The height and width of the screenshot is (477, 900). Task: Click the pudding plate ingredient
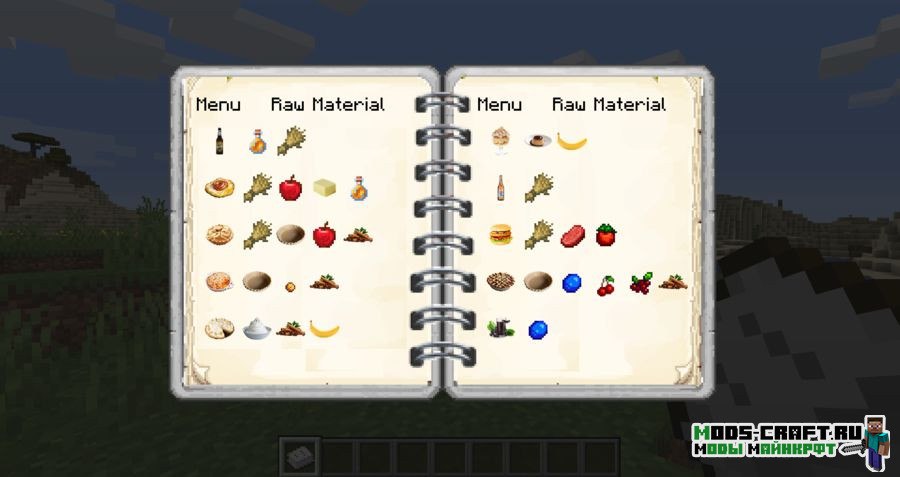(x=538, y=141)
